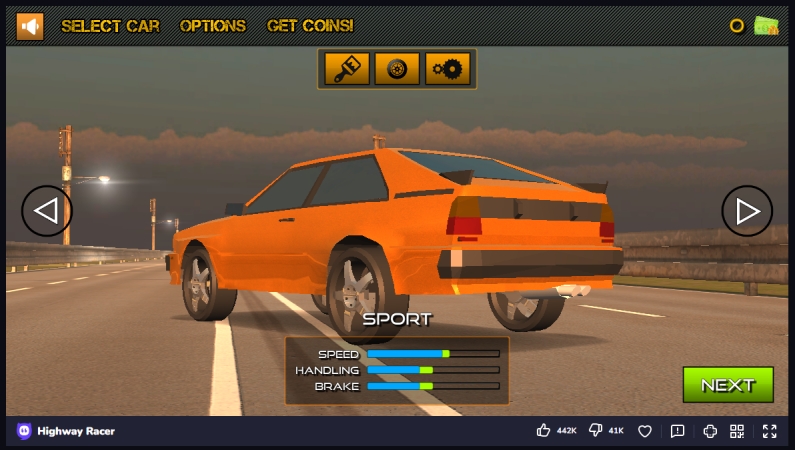Like the game with thumbs up
The height and width of the screenshot is (450, 795).
tap(544, 431)
